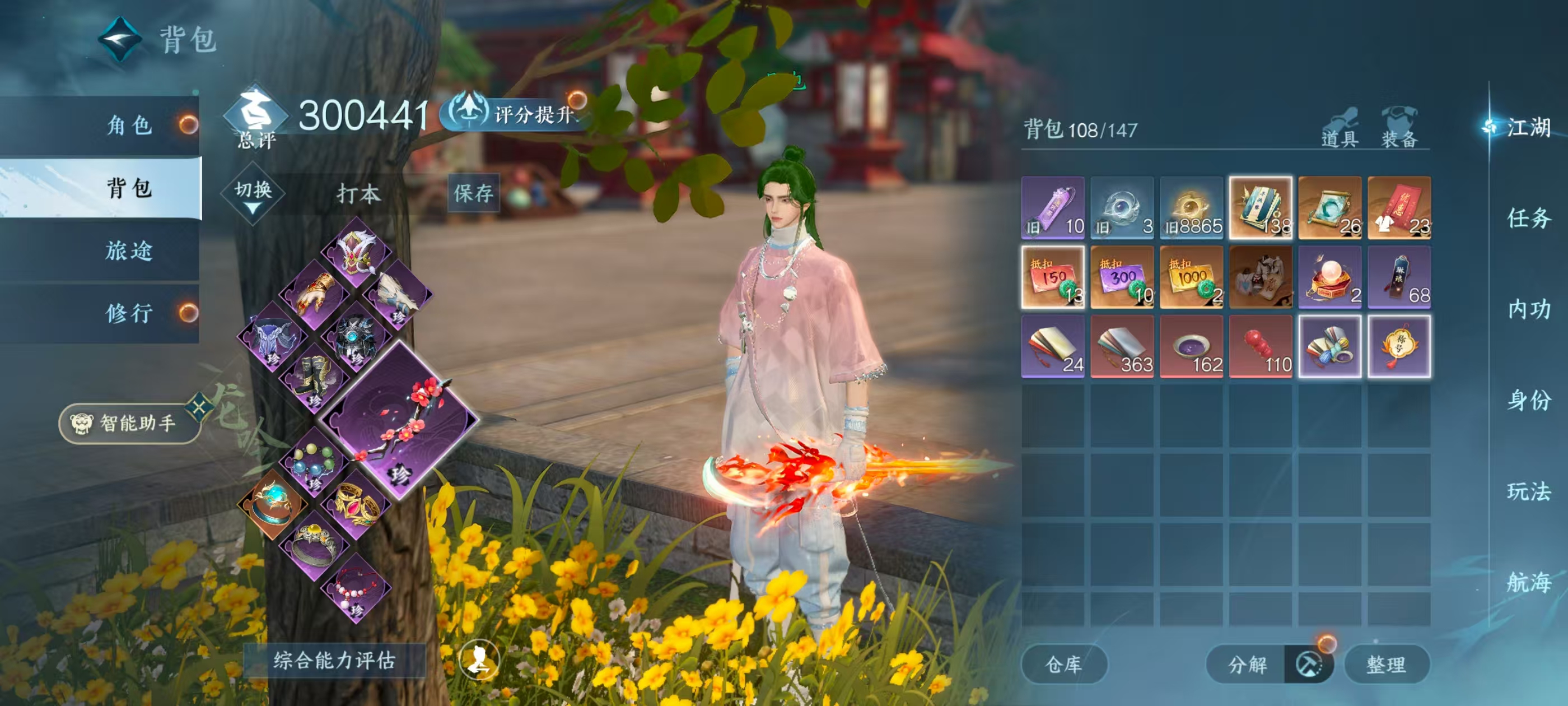This screenshot has width=1568, height=706.
Task: Open the 仓库 warehouse
Action: coord(1063,664)
